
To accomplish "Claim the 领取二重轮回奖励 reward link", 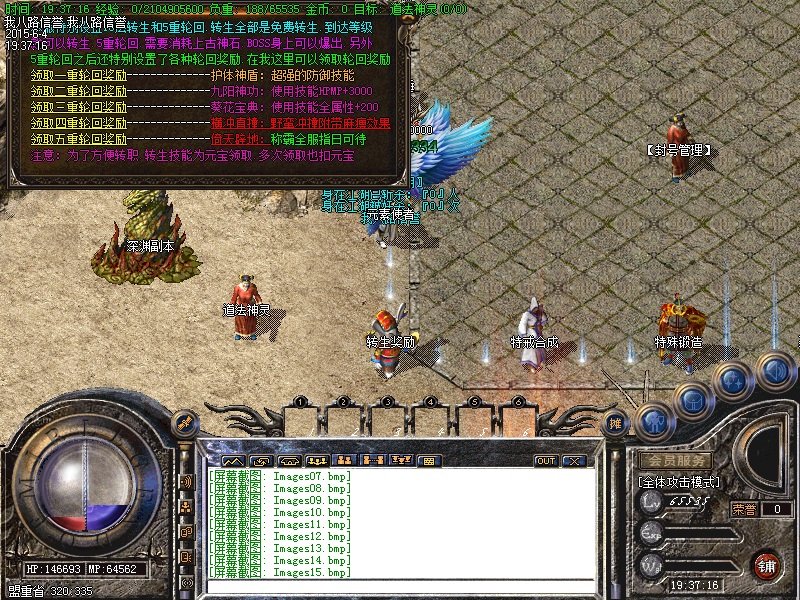I will 79,91.
